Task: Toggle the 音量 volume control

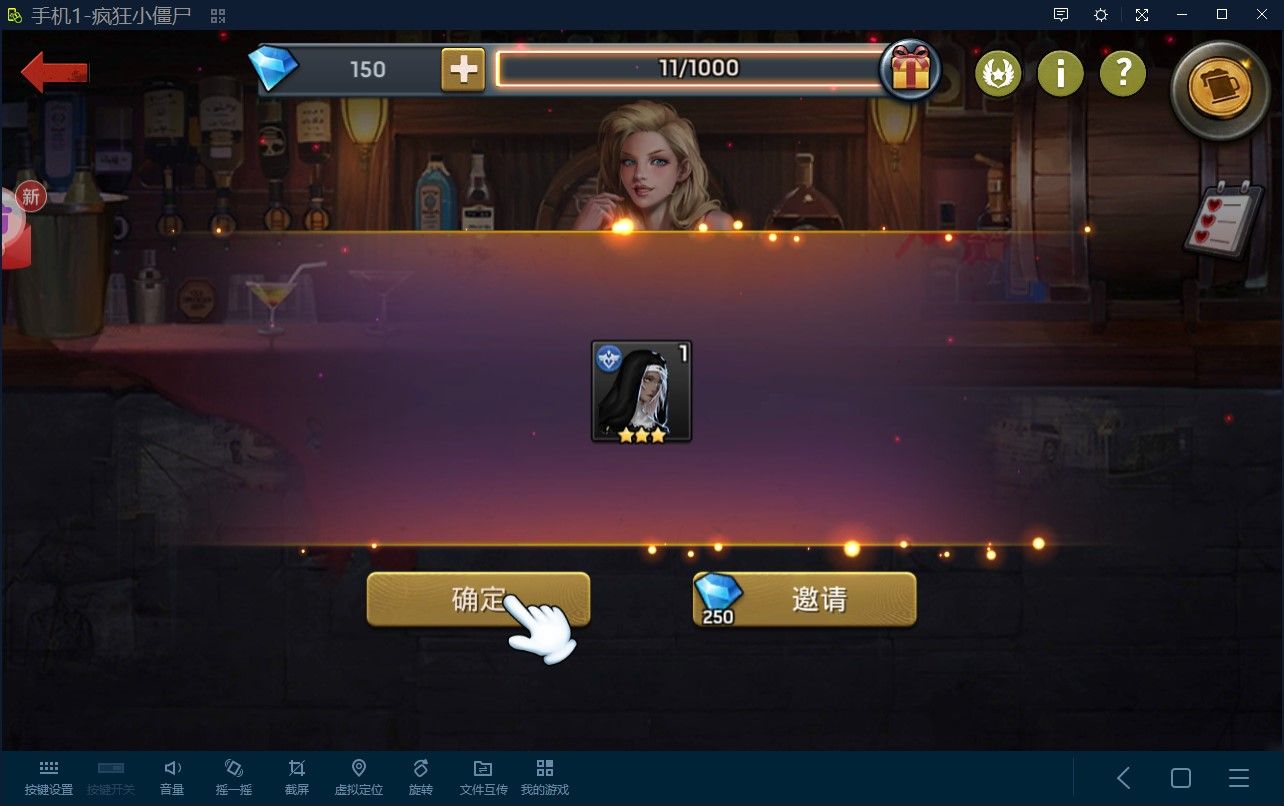Action: 172,775
